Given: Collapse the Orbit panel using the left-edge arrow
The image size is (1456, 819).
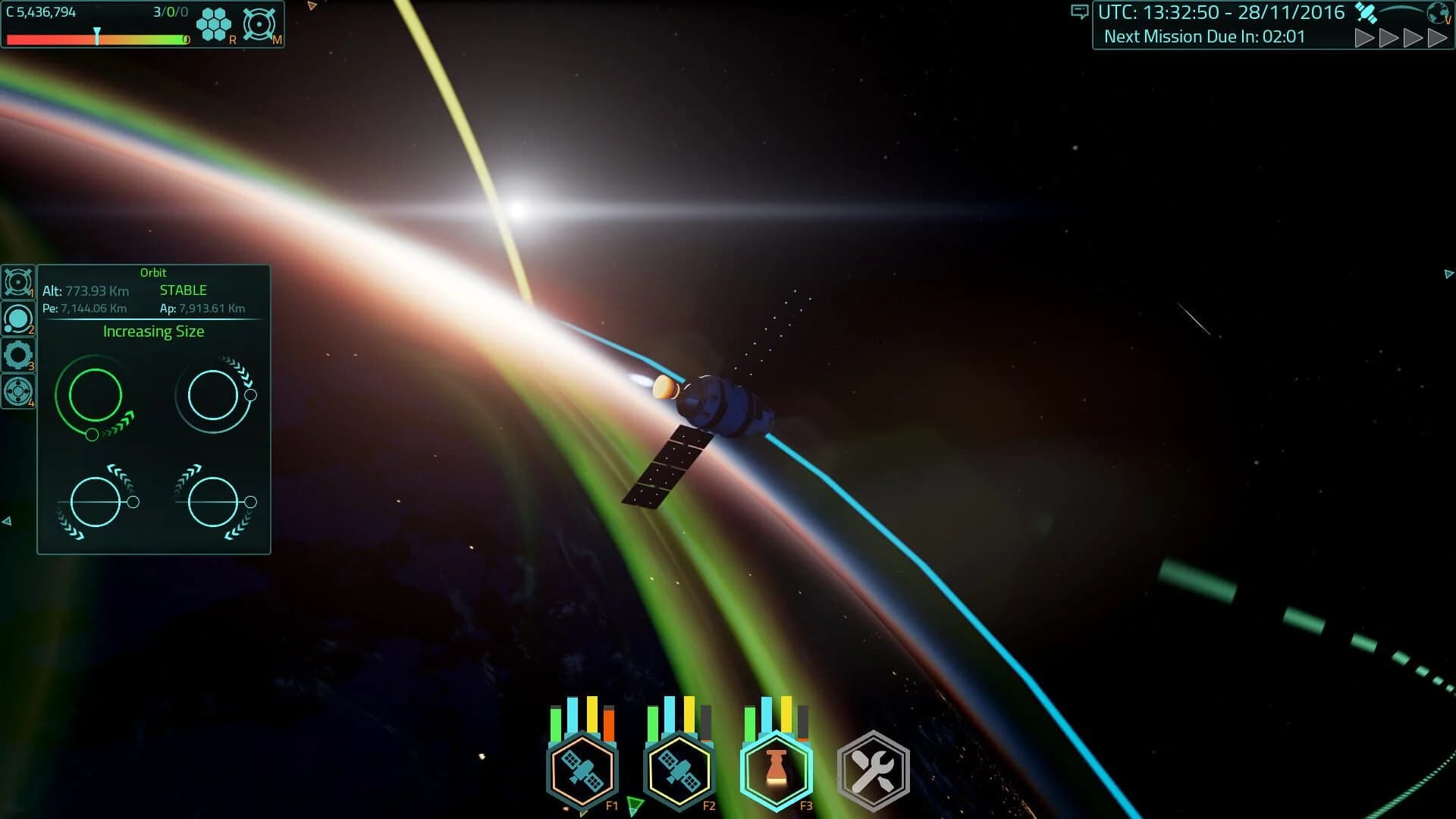Looking at the screenshot, I should [8, 520].
